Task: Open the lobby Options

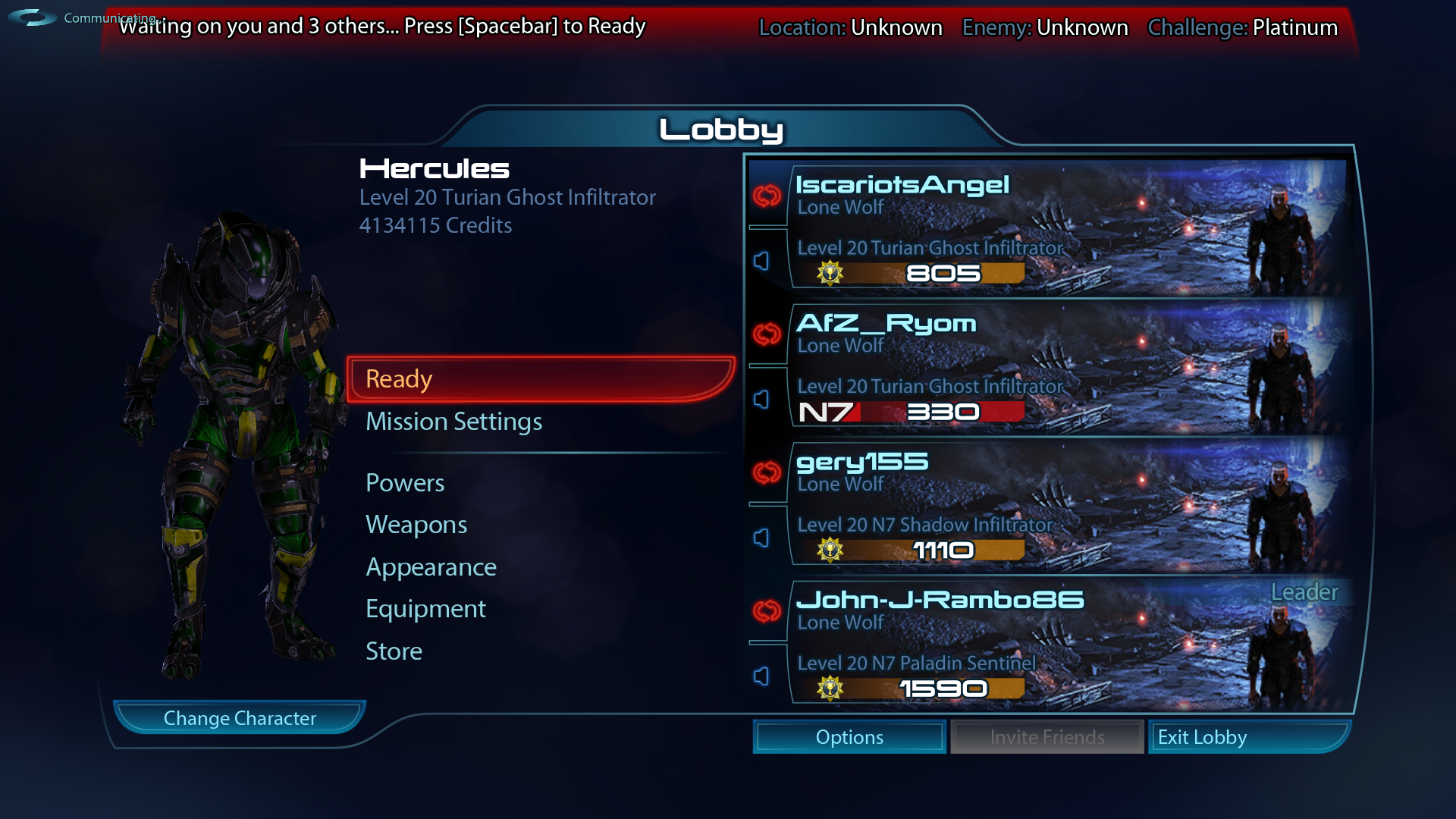Action: [849, 737]
